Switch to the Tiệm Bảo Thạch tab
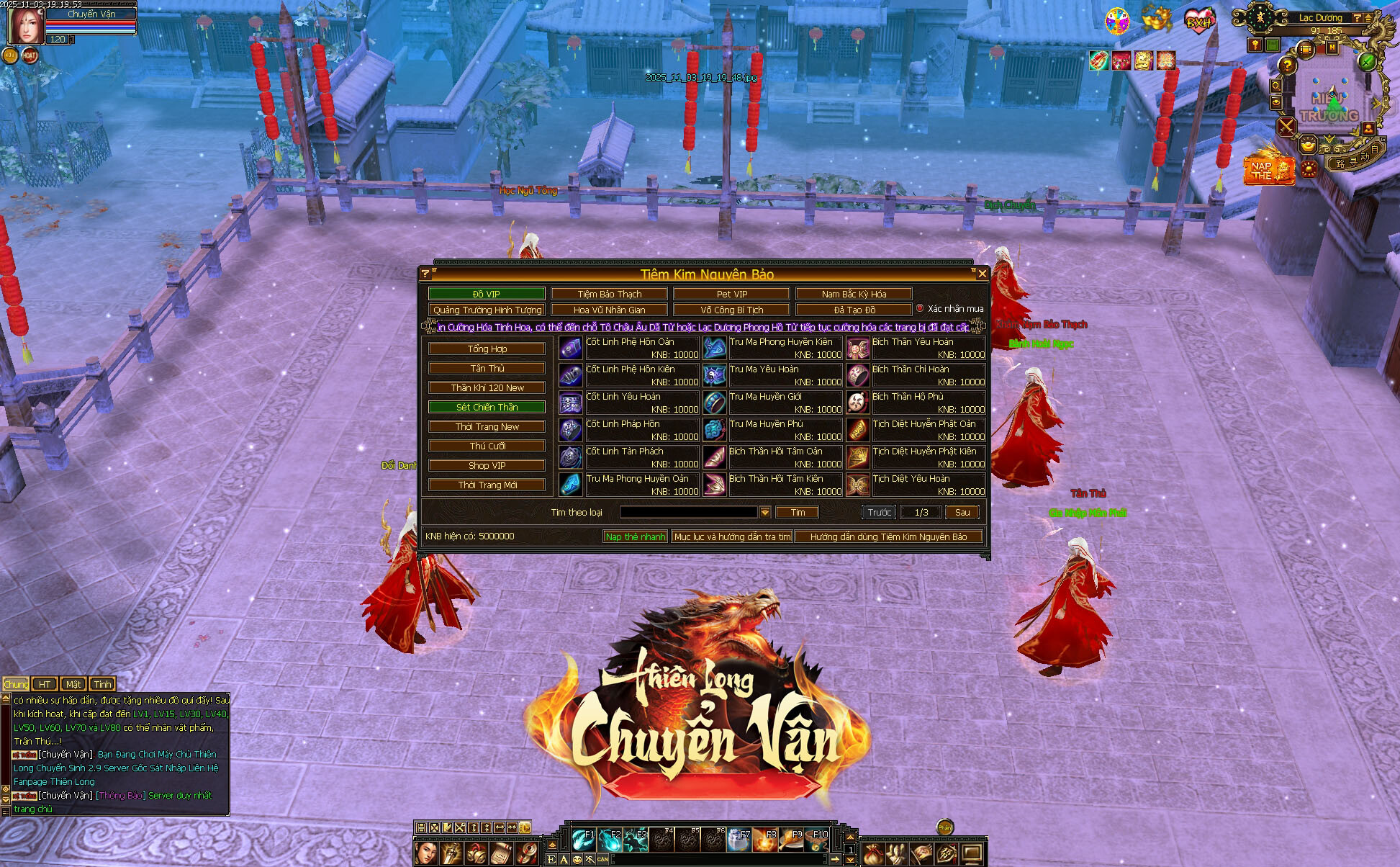The height and width of the screenshot is (867, 1400). 609,294
